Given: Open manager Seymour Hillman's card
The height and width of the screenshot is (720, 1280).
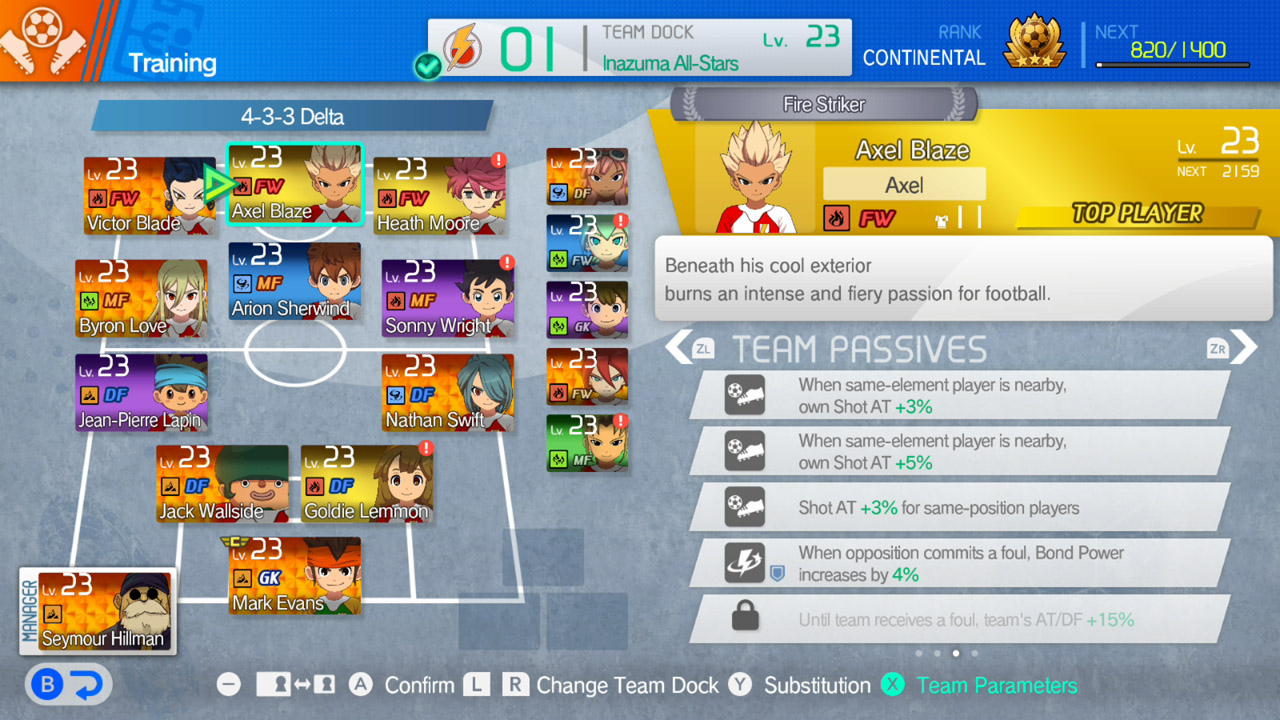Looking at the screenshot, I should tap(98, 611).
